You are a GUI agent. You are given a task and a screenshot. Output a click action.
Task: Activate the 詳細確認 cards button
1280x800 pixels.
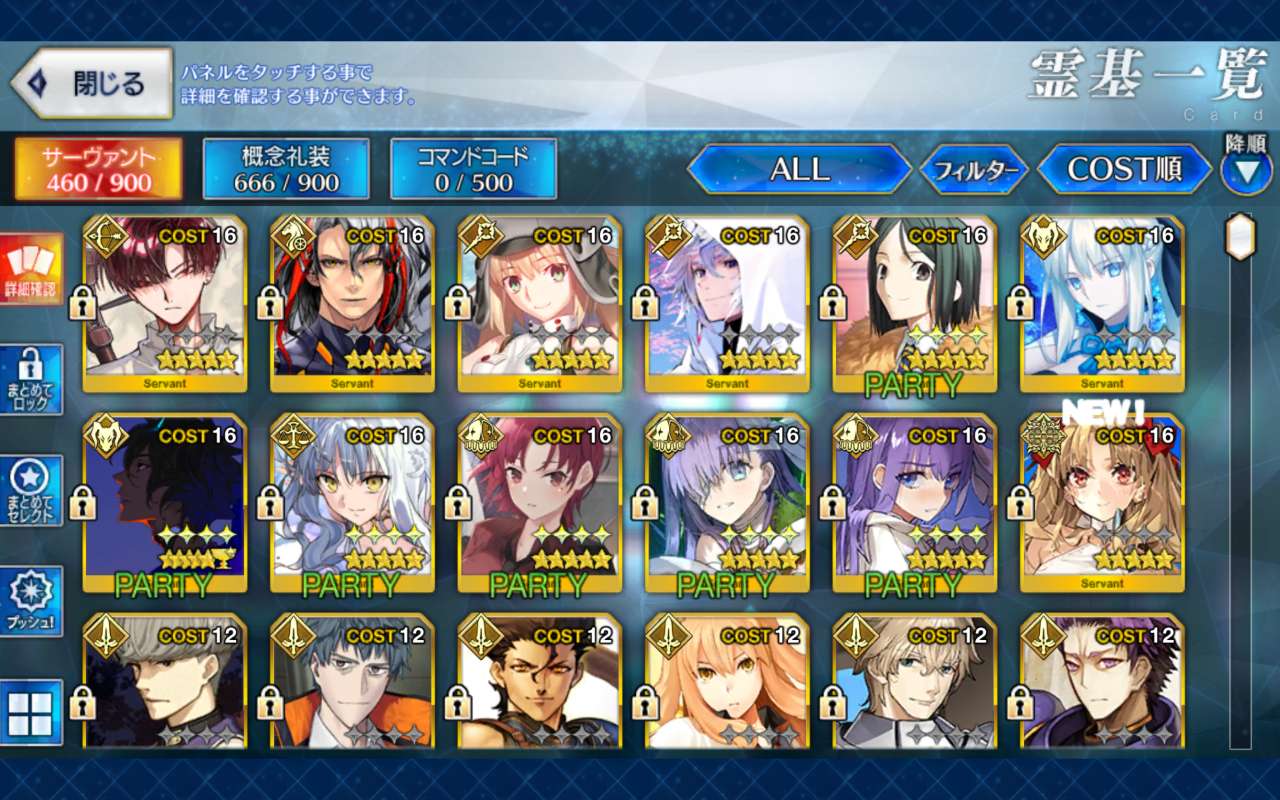32,269
